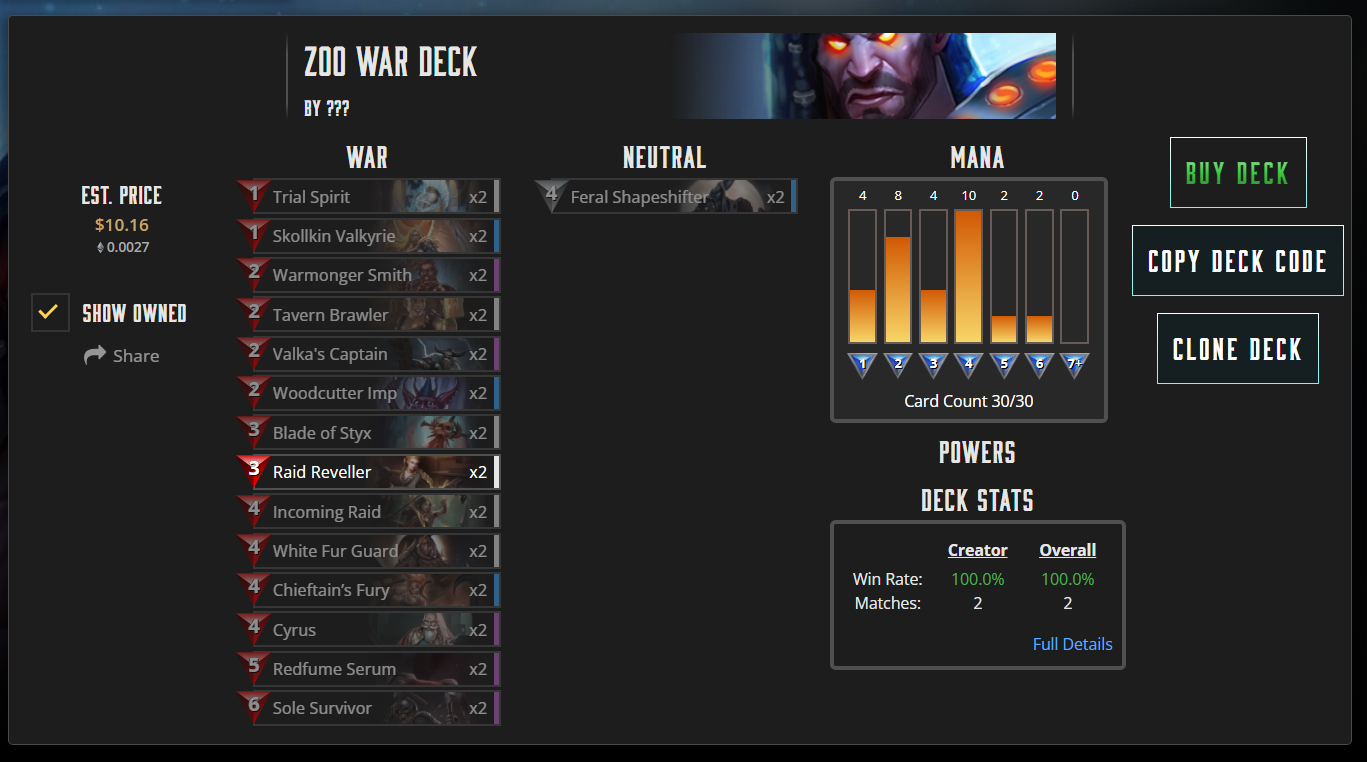Open the Valka's Captain card

(370, 354)
